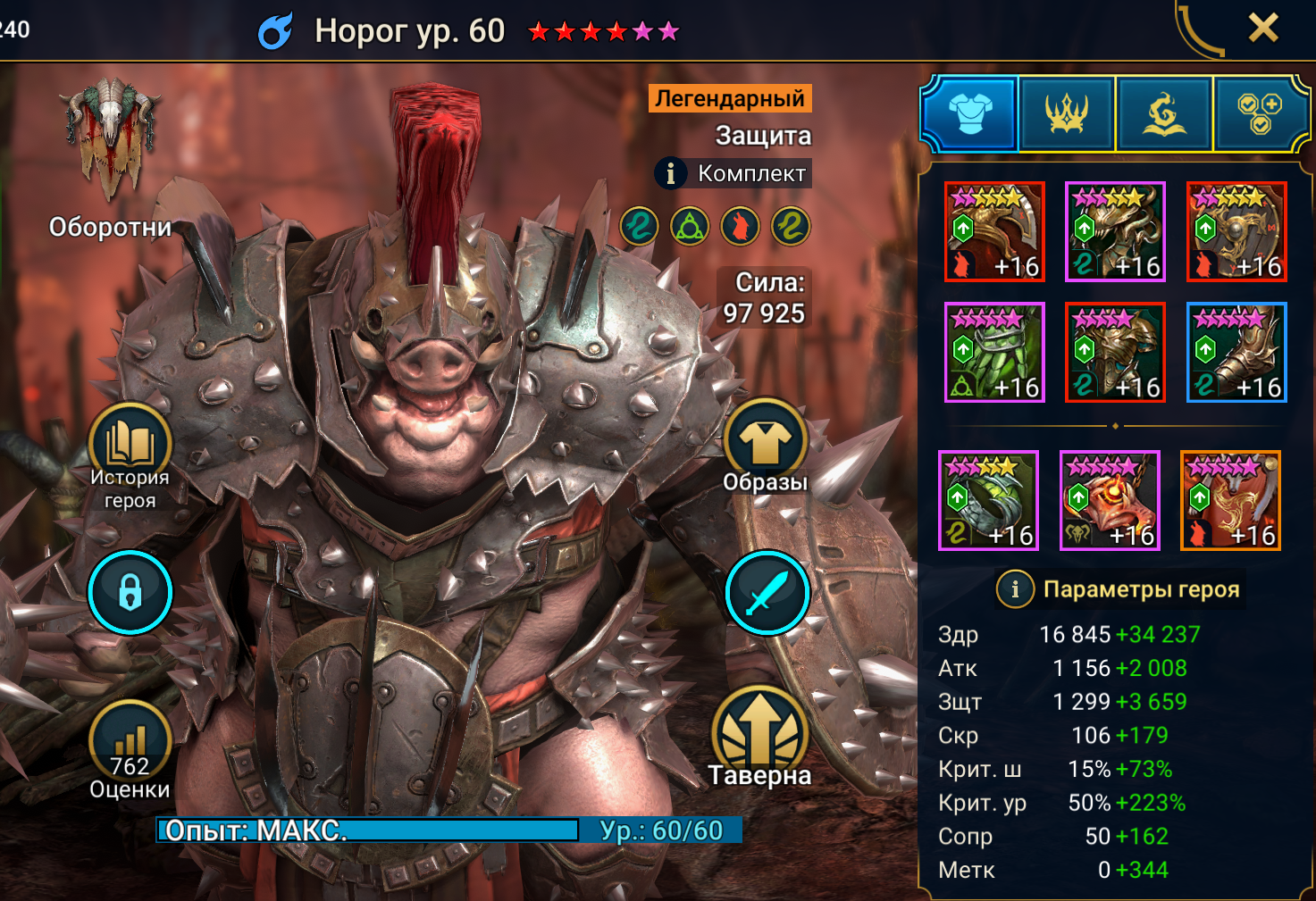This screenshot has width=1316, height=901.
Task: Select the equipped boots slot
Action: click(x=1236, y=353)
